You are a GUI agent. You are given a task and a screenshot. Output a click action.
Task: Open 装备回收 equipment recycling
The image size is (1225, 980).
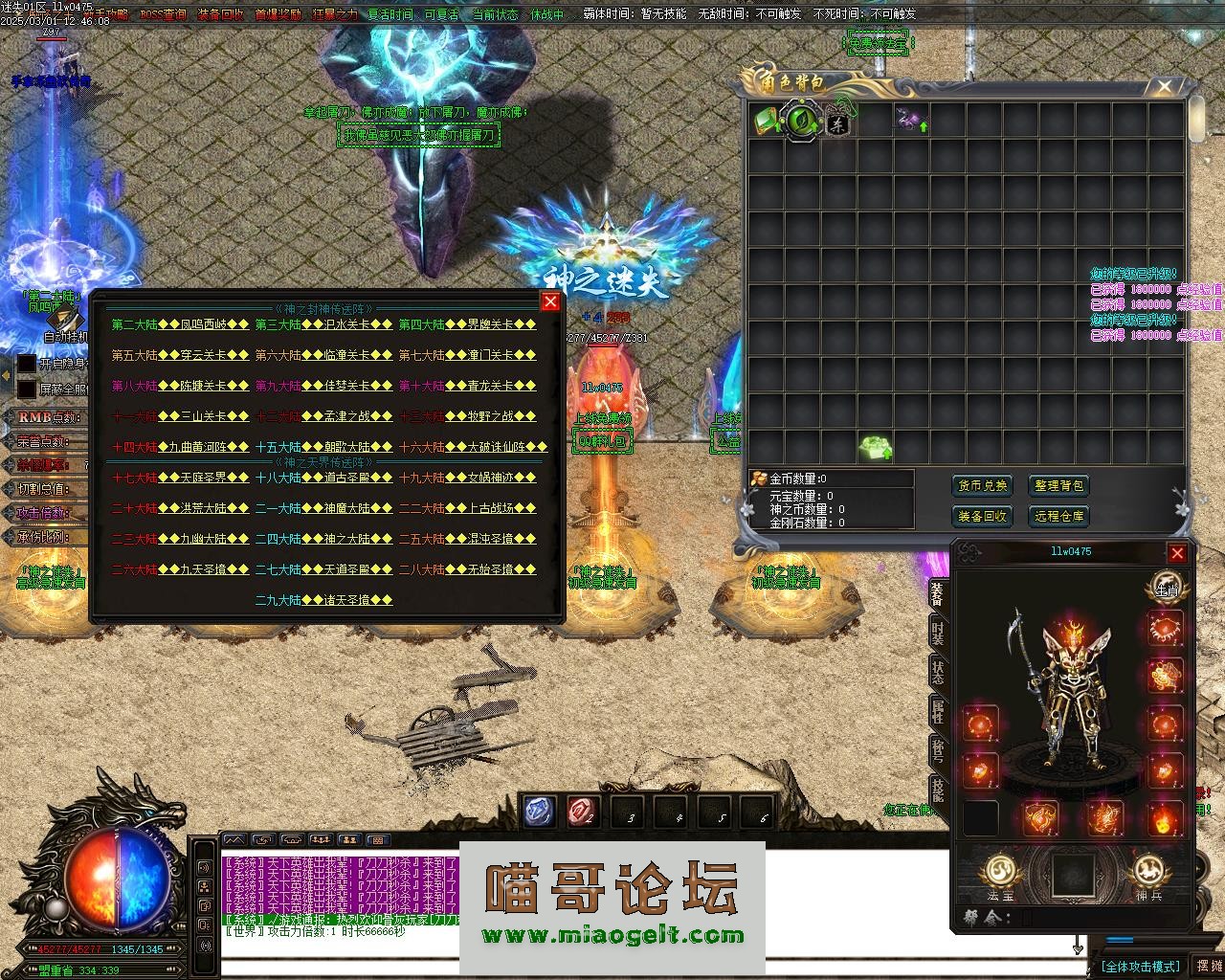tap(982, 516)
